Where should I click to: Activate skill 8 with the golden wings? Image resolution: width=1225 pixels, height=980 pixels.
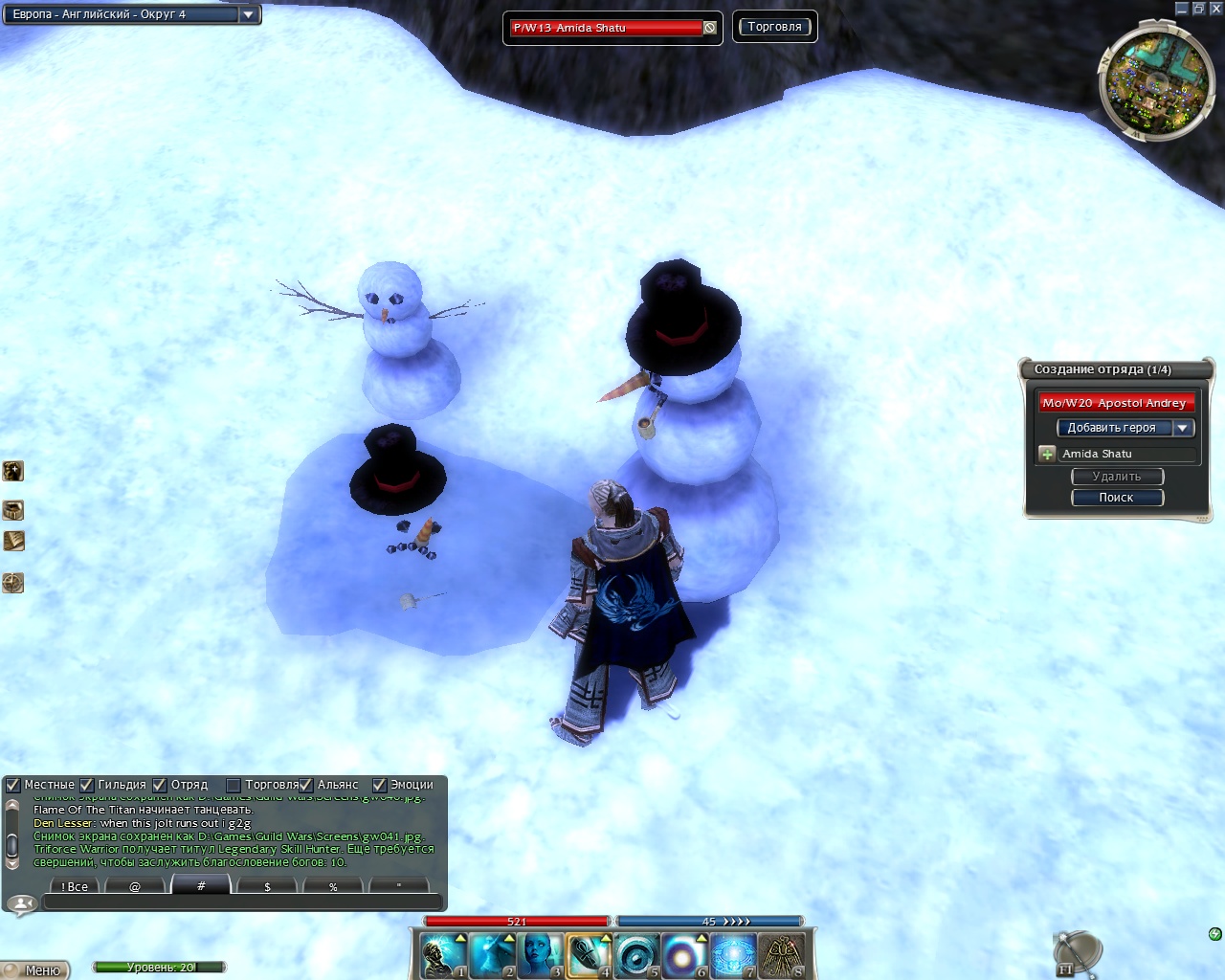click(x=782, y=955)
